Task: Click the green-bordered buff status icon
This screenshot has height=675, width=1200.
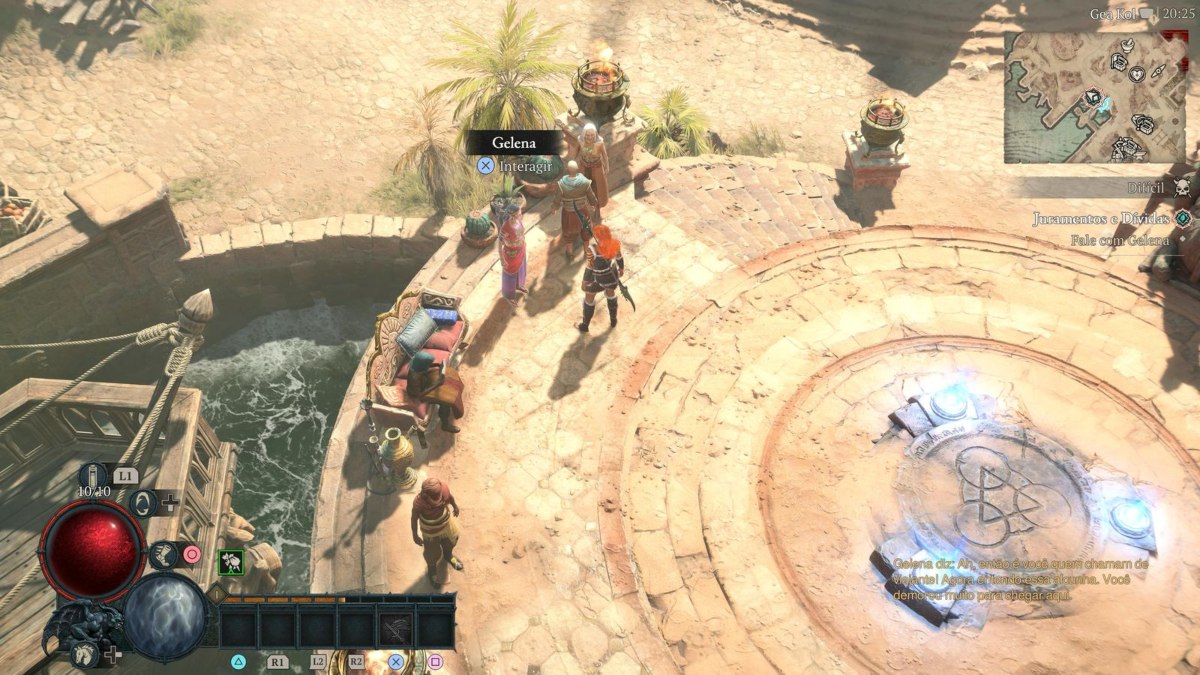Action: pos(231,562)
